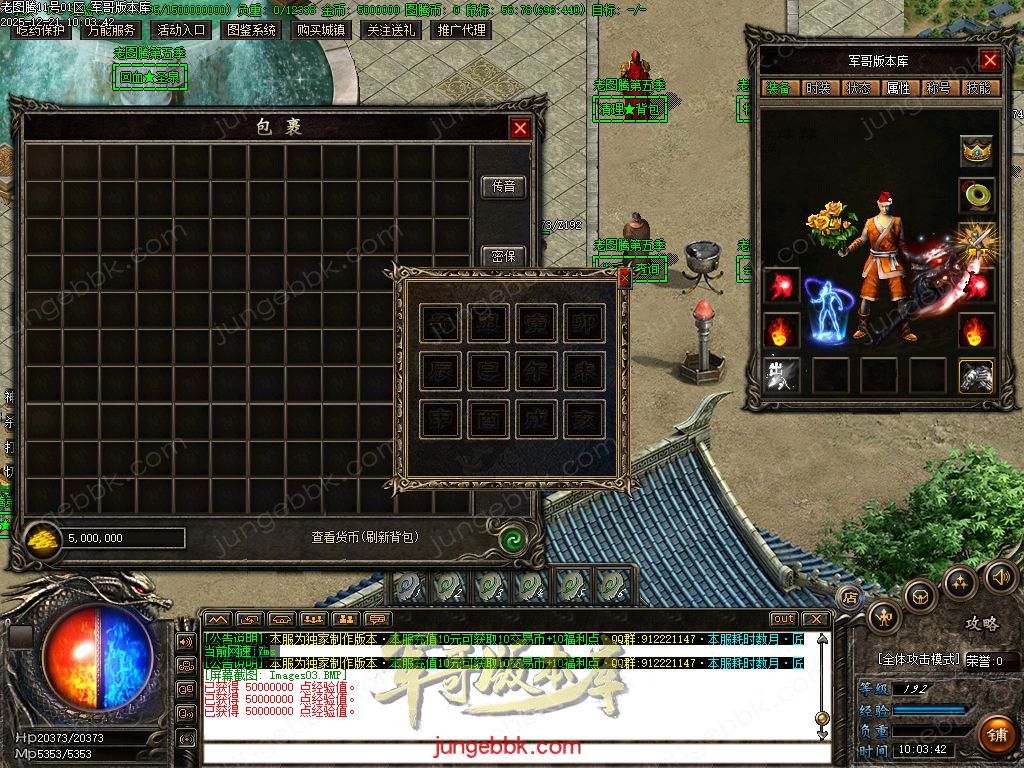The image size is (1024, 768).
Task: Click the green swirl refresh bag button
Action: pyautogui.click(x=513, y=539)
